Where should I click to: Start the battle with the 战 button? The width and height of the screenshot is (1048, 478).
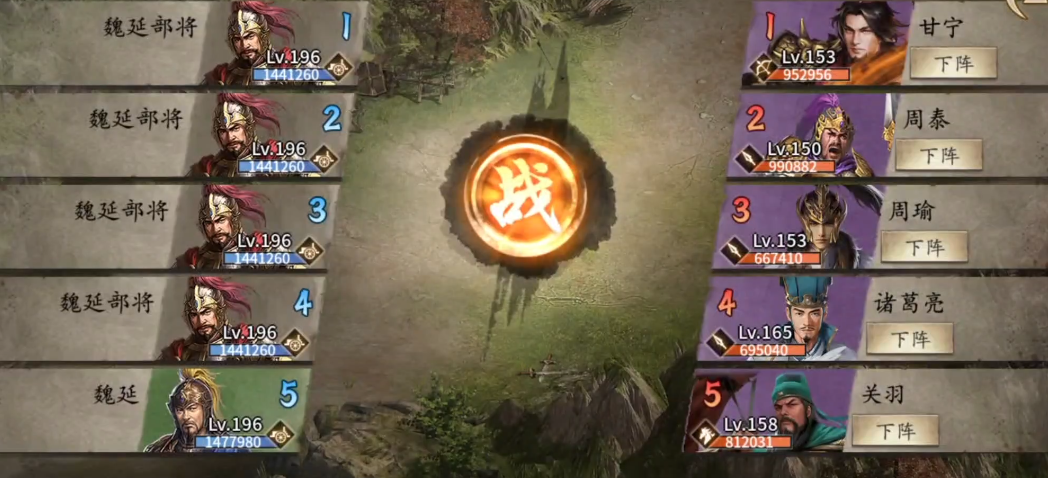pyautogui.click(x=527, y=194)
